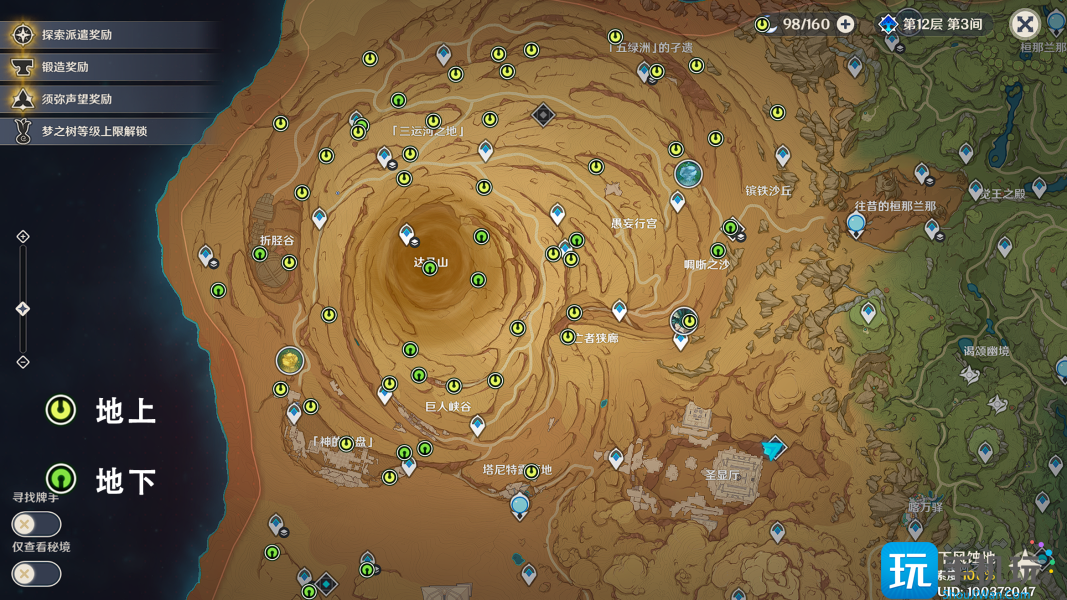Close the map with the X button
1067x600 pixels.
click(1024, 24)
